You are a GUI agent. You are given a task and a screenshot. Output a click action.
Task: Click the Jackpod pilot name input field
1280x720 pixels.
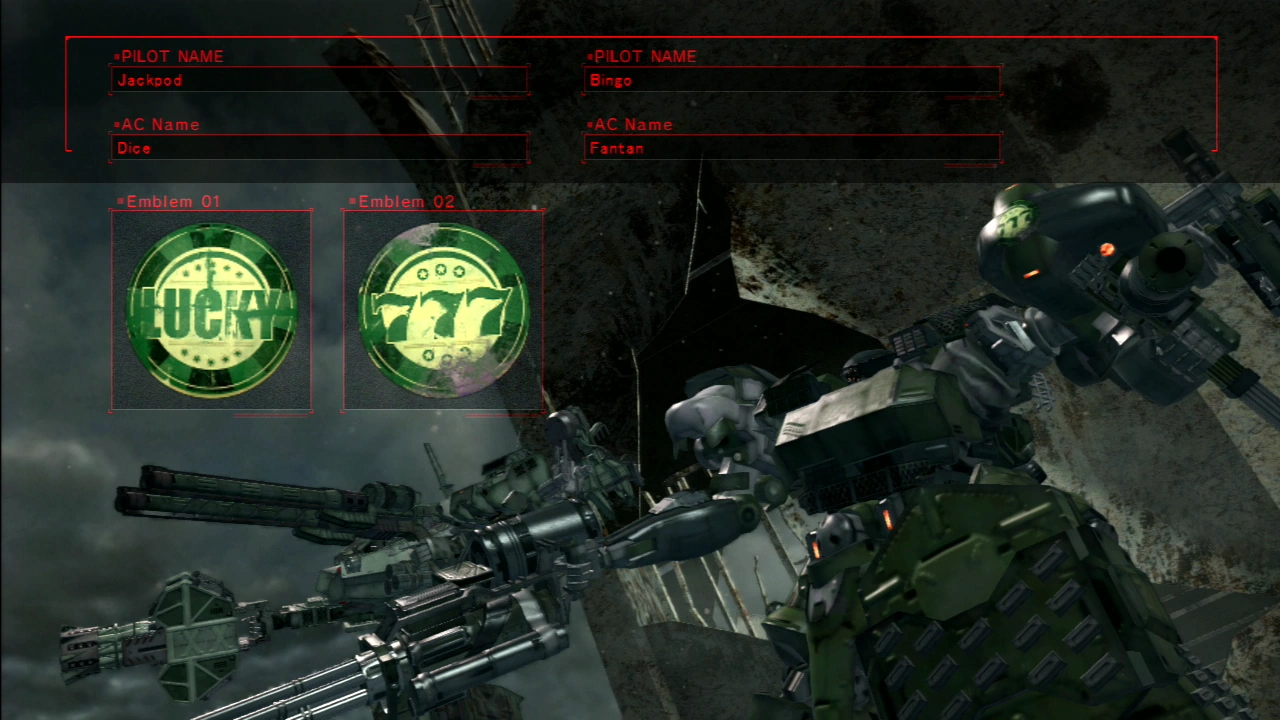point(320,81)
